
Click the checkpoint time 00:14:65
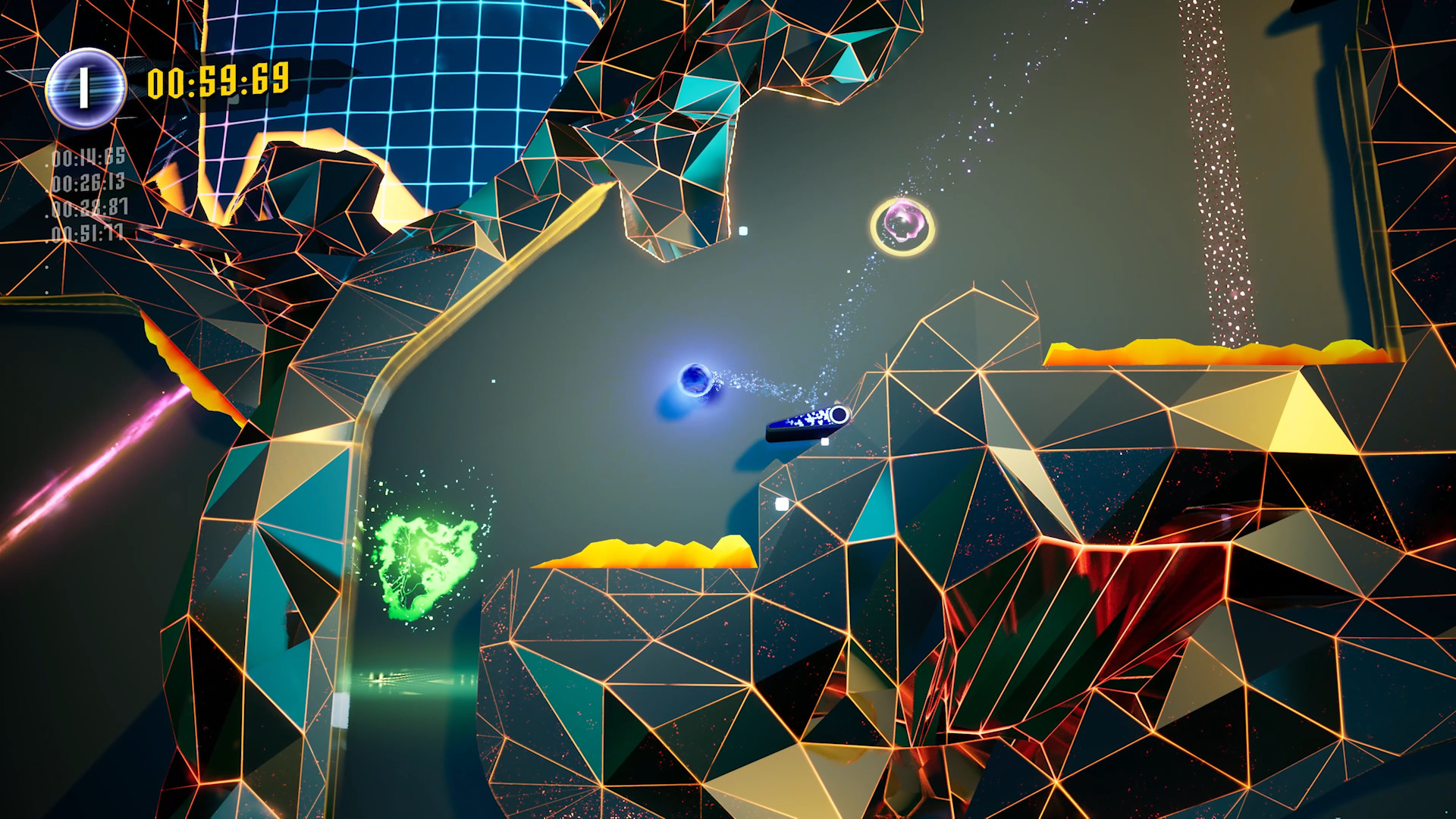(x=89, y=158)
